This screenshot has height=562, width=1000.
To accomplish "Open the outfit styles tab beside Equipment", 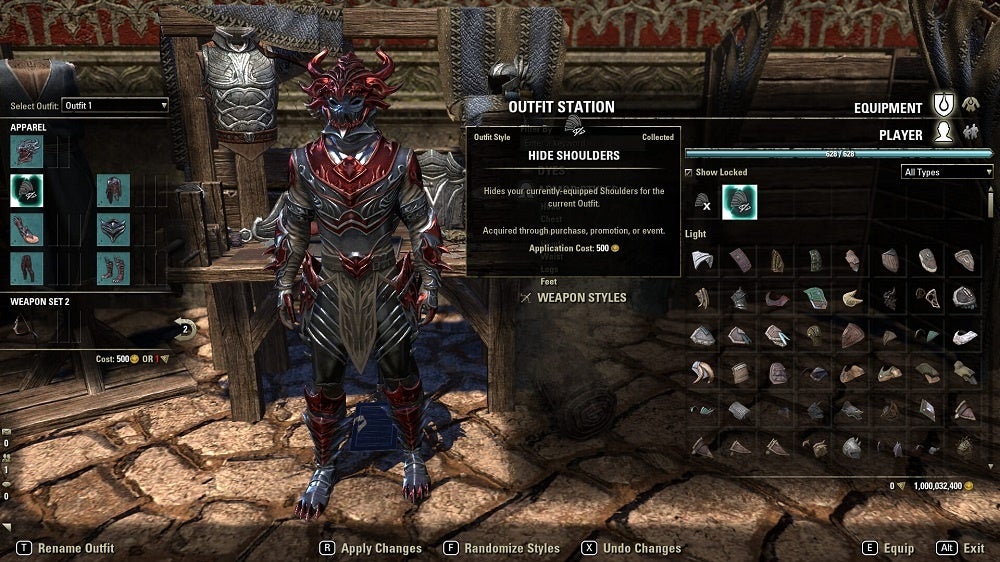I will point(970,104).
